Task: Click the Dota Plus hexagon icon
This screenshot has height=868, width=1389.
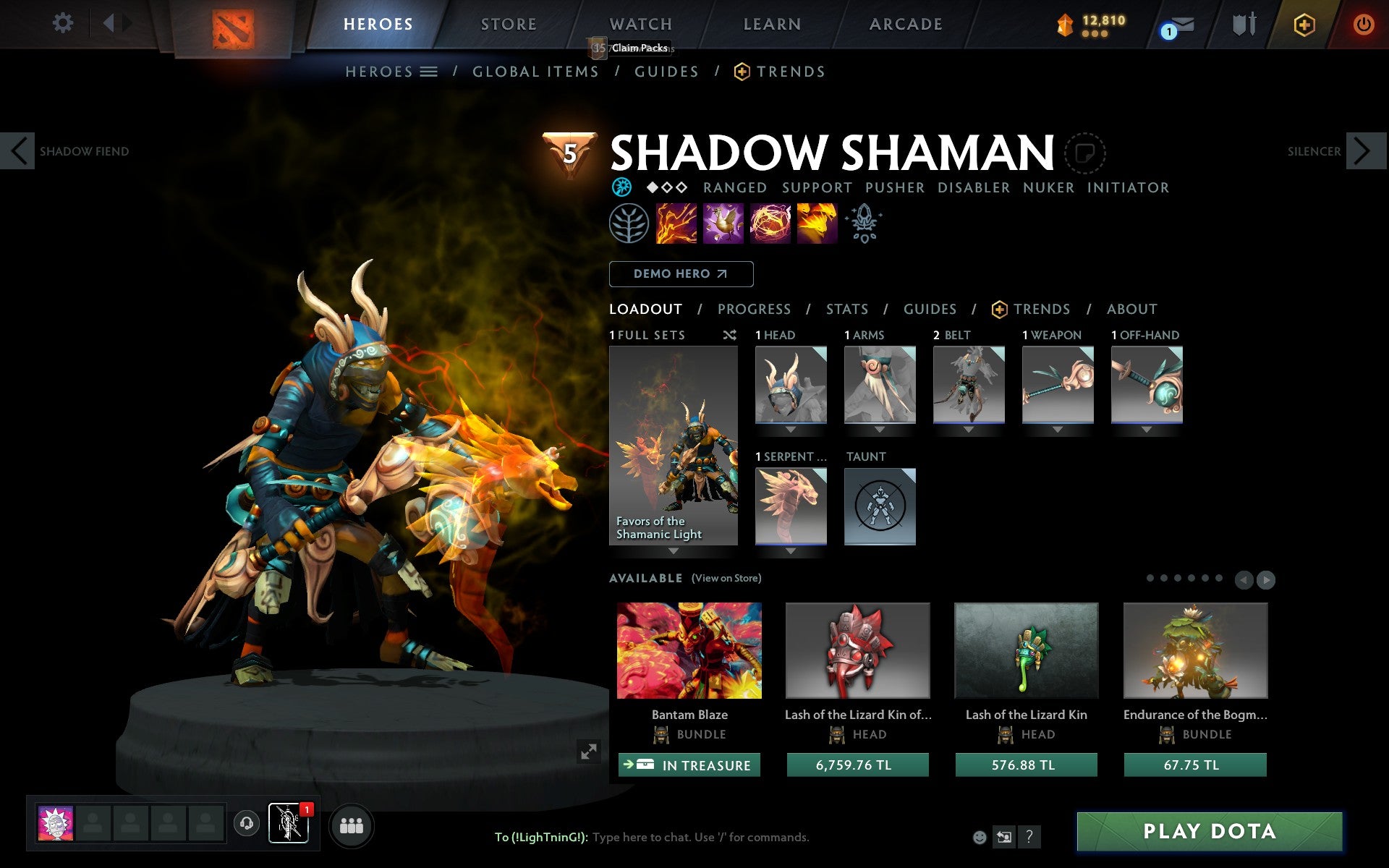Action: [1303, 24]
